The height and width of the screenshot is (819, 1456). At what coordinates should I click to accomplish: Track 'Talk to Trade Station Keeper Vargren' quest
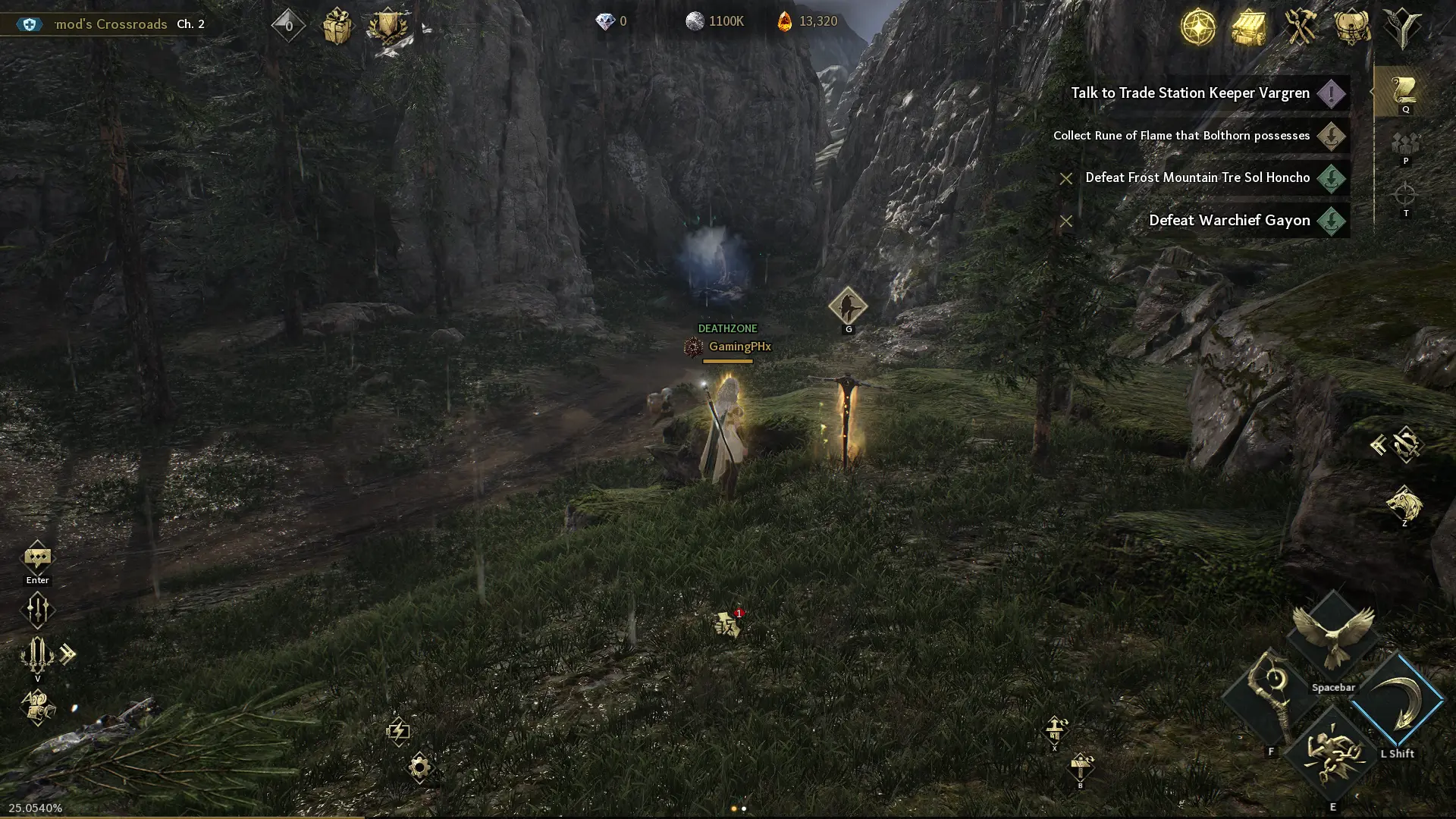1190,93
